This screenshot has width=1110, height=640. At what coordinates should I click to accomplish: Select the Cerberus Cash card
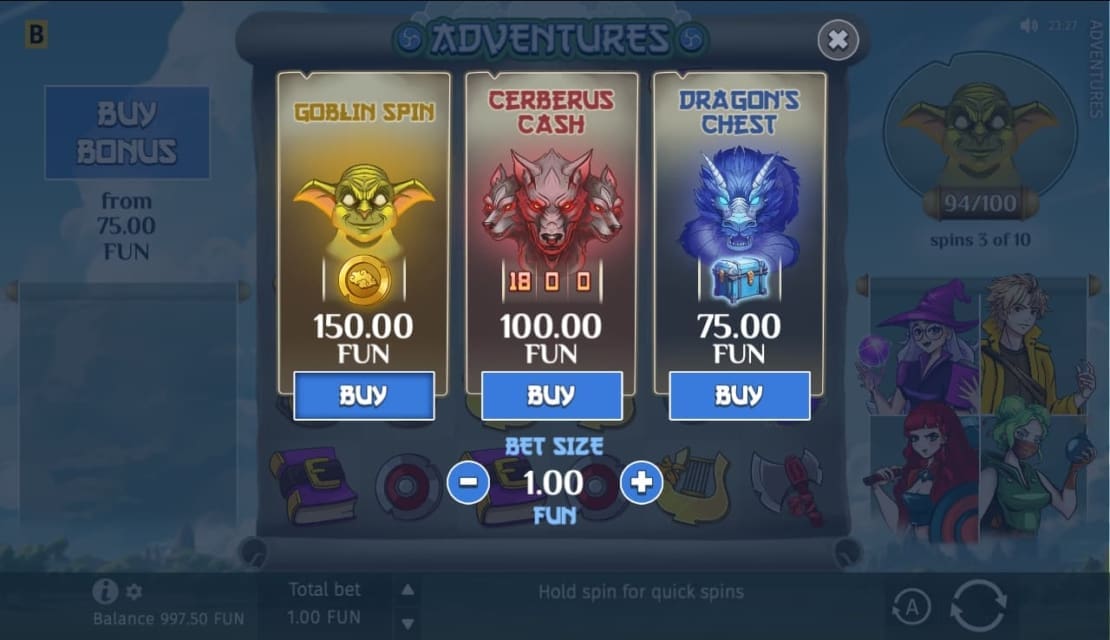pos(551,220)
